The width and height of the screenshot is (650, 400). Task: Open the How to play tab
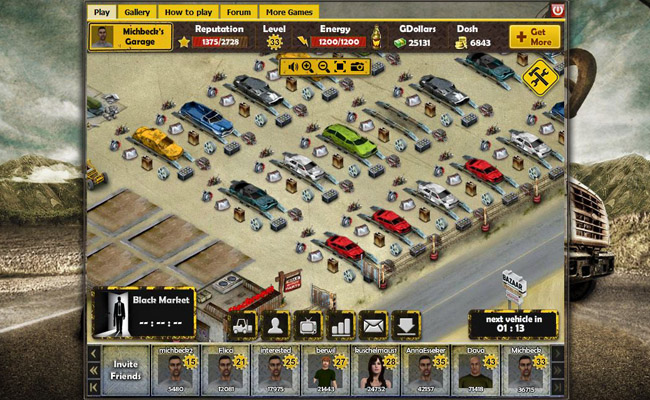(x=188, y=11)
